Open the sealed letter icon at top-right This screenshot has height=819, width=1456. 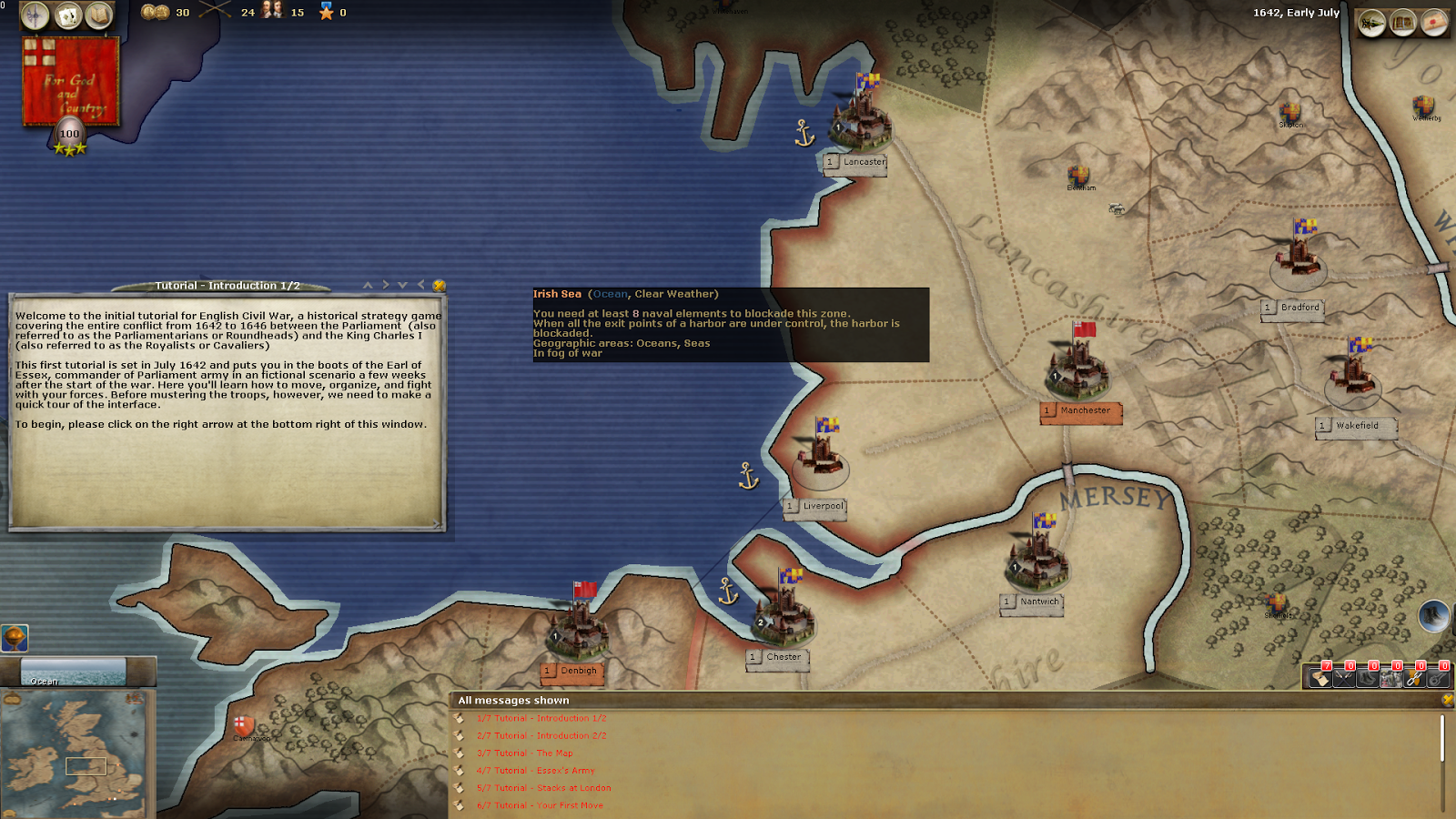coord(1435,21)
